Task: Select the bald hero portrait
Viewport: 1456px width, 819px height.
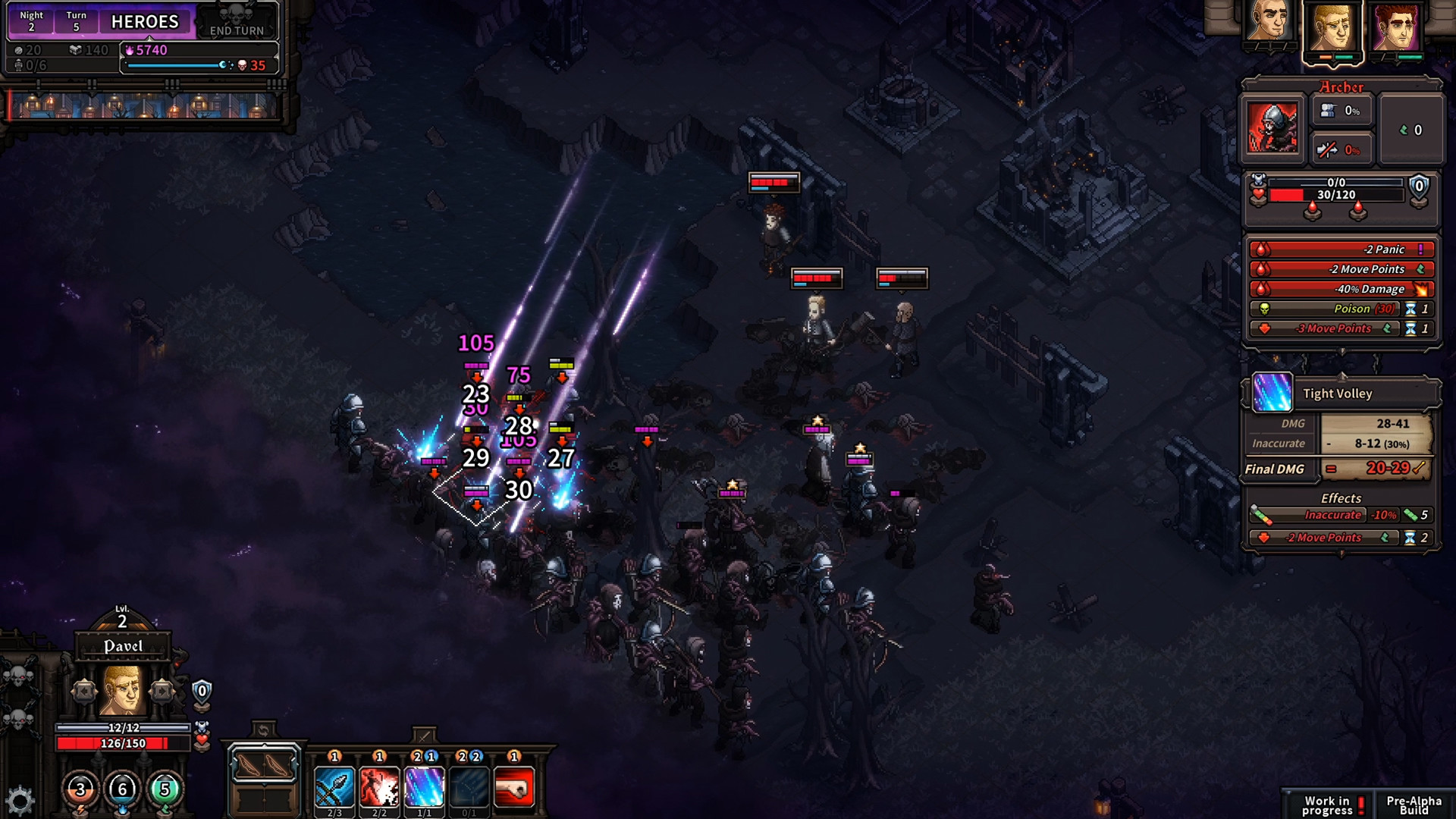Action: 1269,24
